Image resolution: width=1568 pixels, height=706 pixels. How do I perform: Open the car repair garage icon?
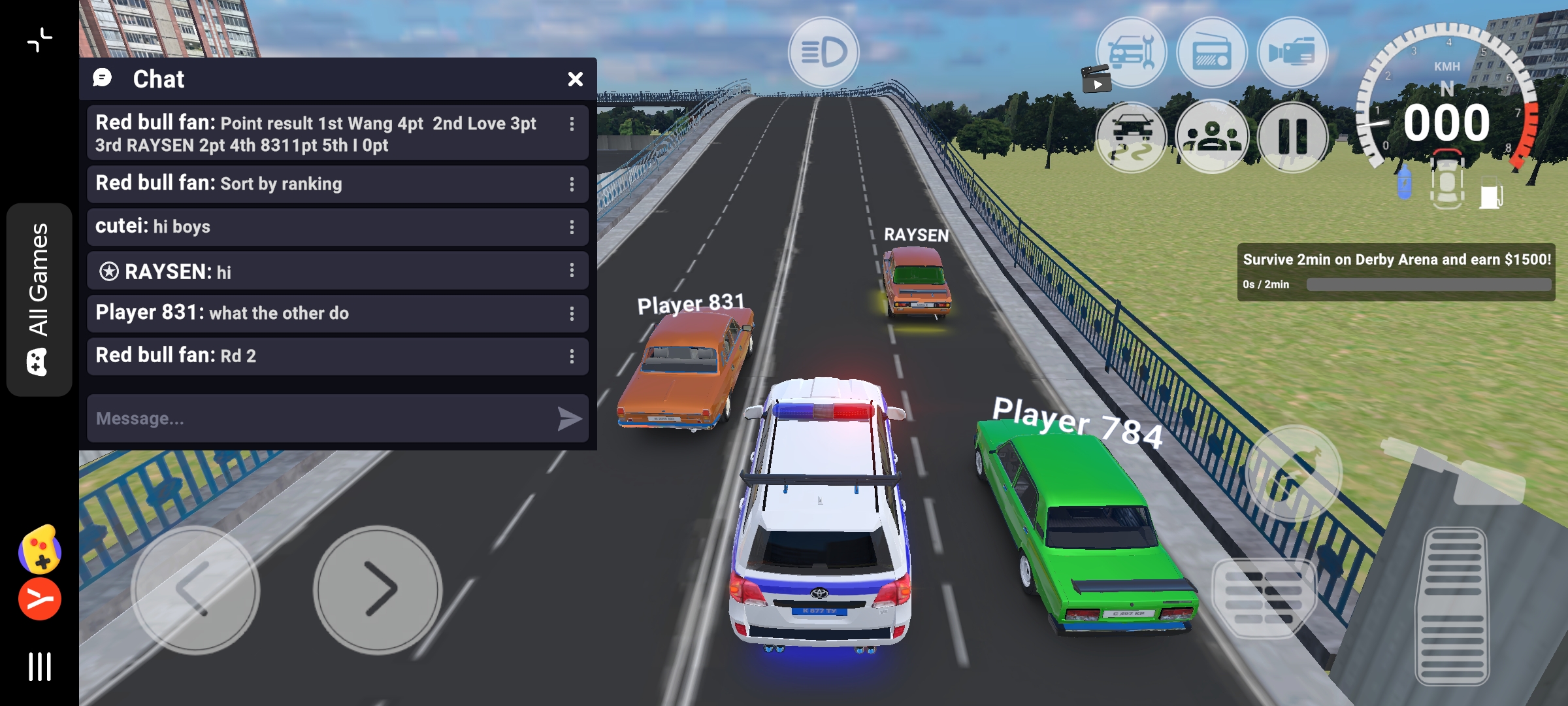pyautogui.click(x=1131, y=52)
